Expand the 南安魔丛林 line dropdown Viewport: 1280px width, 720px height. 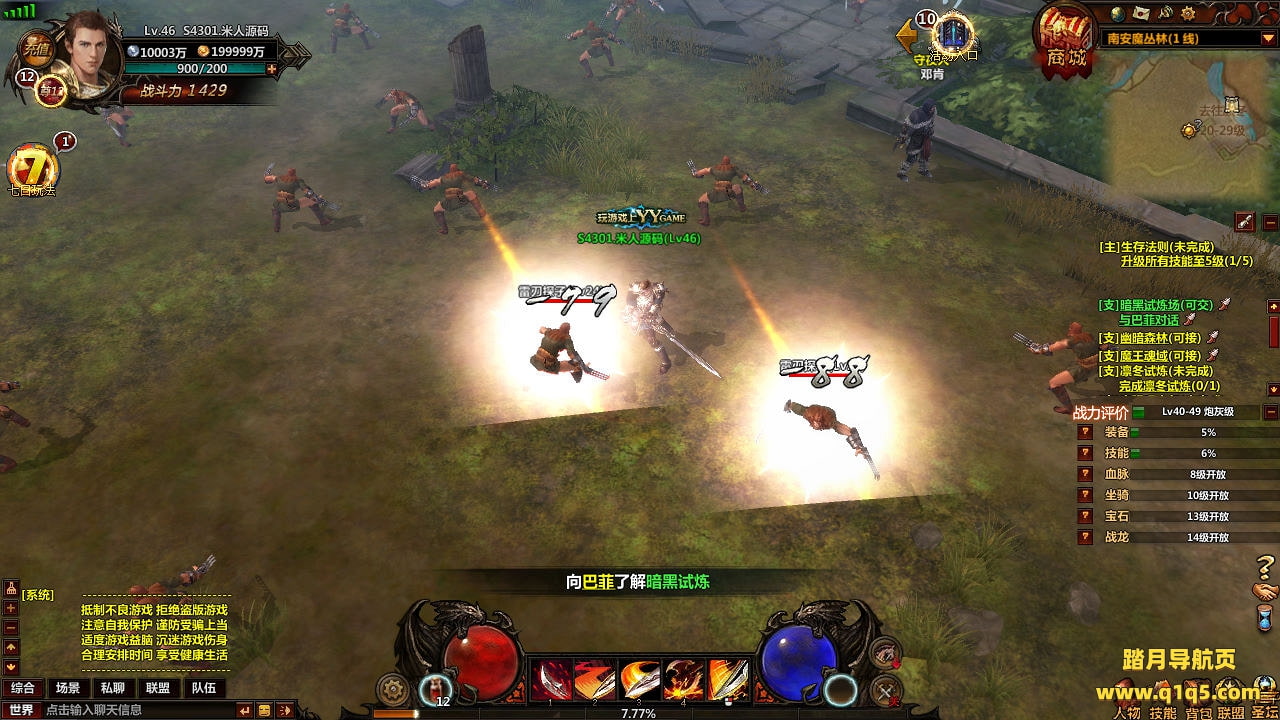click(x=1268, y=39)
